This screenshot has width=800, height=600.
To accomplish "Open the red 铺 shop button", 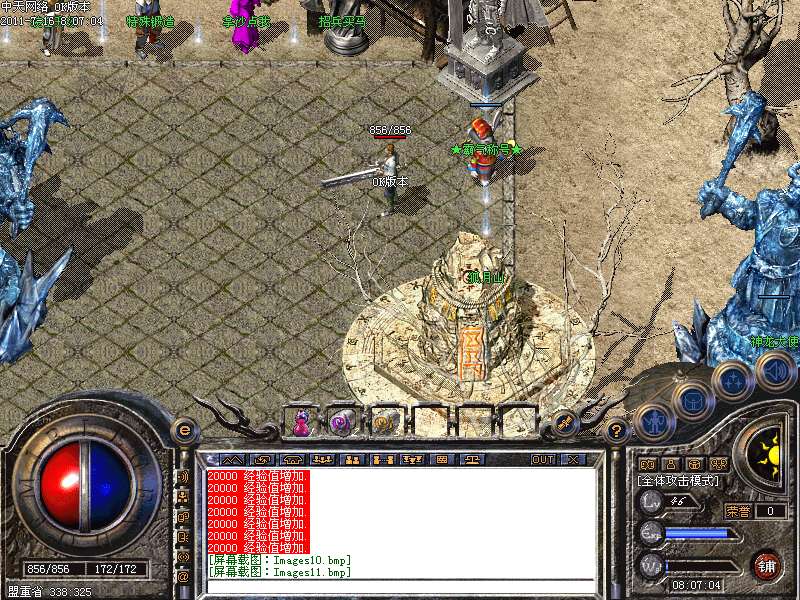I will 767,565.
